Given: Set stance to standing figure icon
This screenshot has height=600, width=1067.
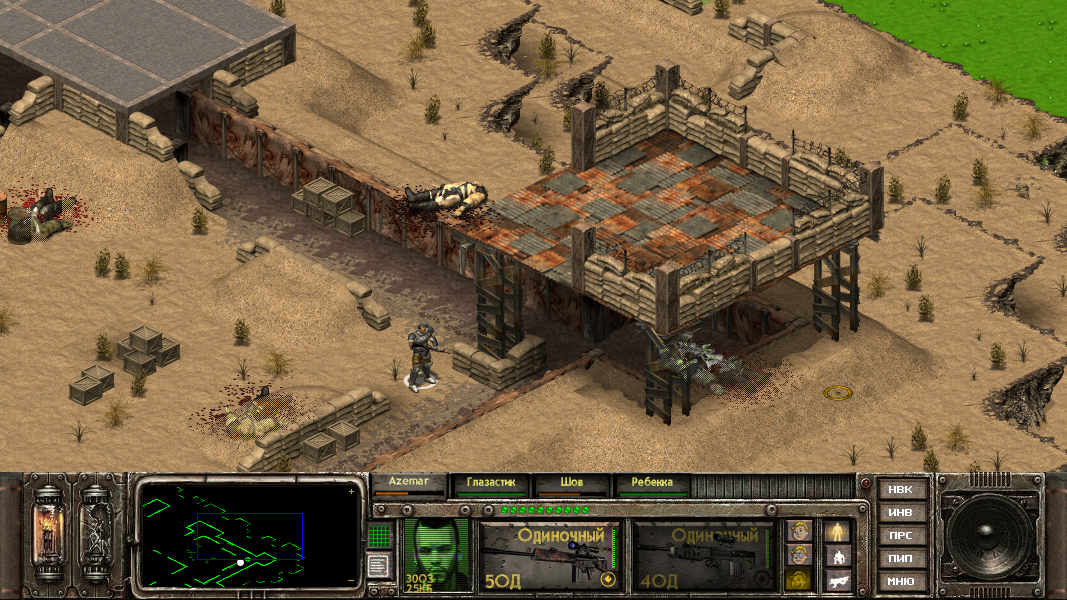Looking at the screenshot, I should pos(838,530).
